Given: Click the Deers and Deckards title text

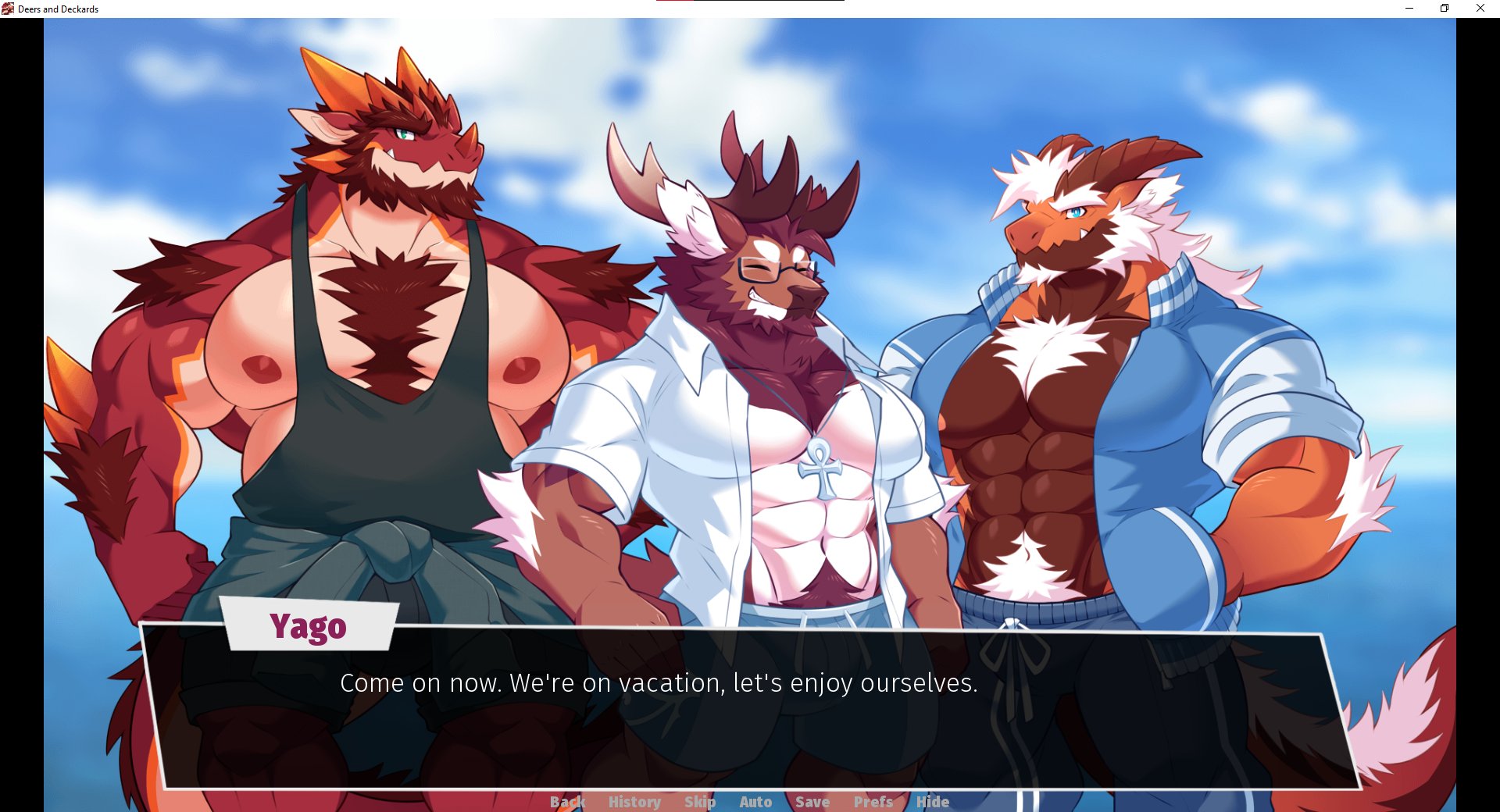Looking at the screenshot, I should pos(59,9).
